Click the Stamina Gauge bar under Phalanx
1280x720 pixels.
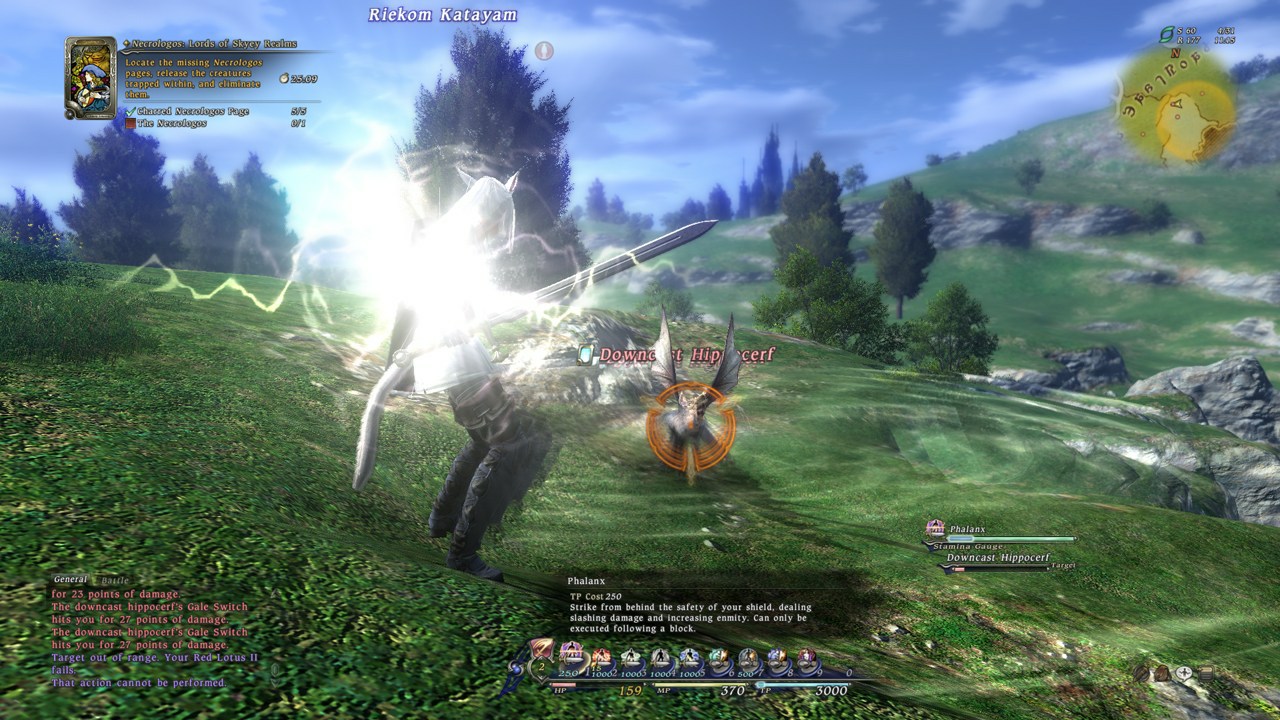[1010, 540]
